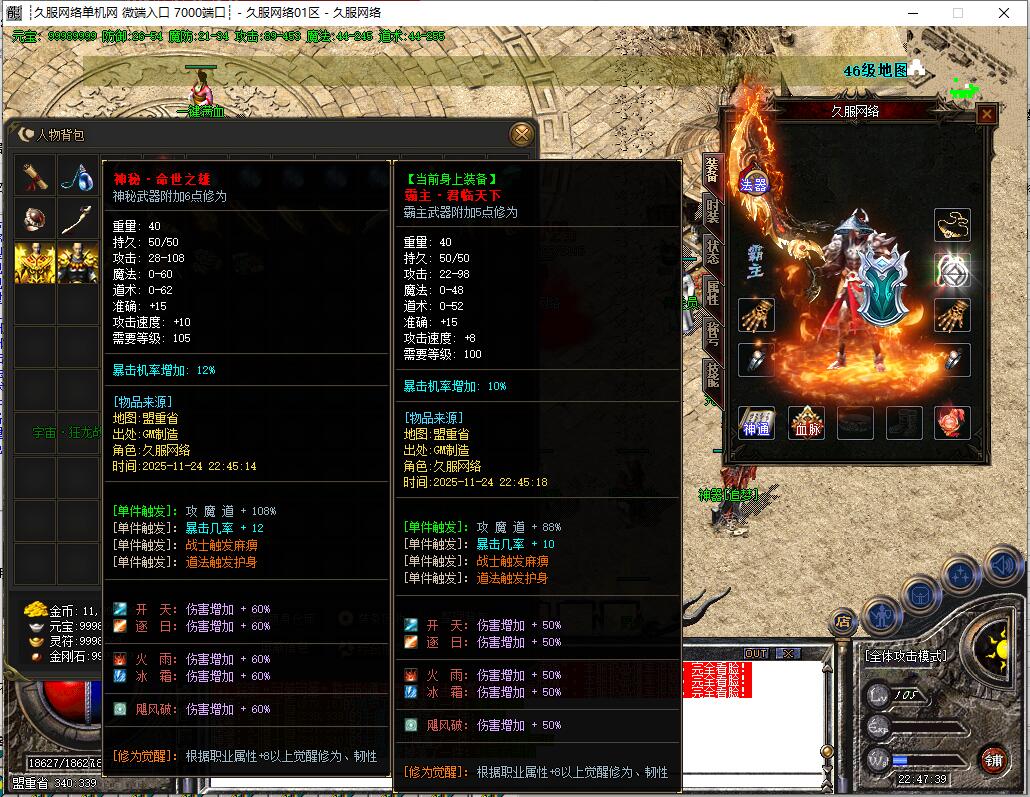Switch the 全体攻击模式 attack mode

click(x=906, y=656)
